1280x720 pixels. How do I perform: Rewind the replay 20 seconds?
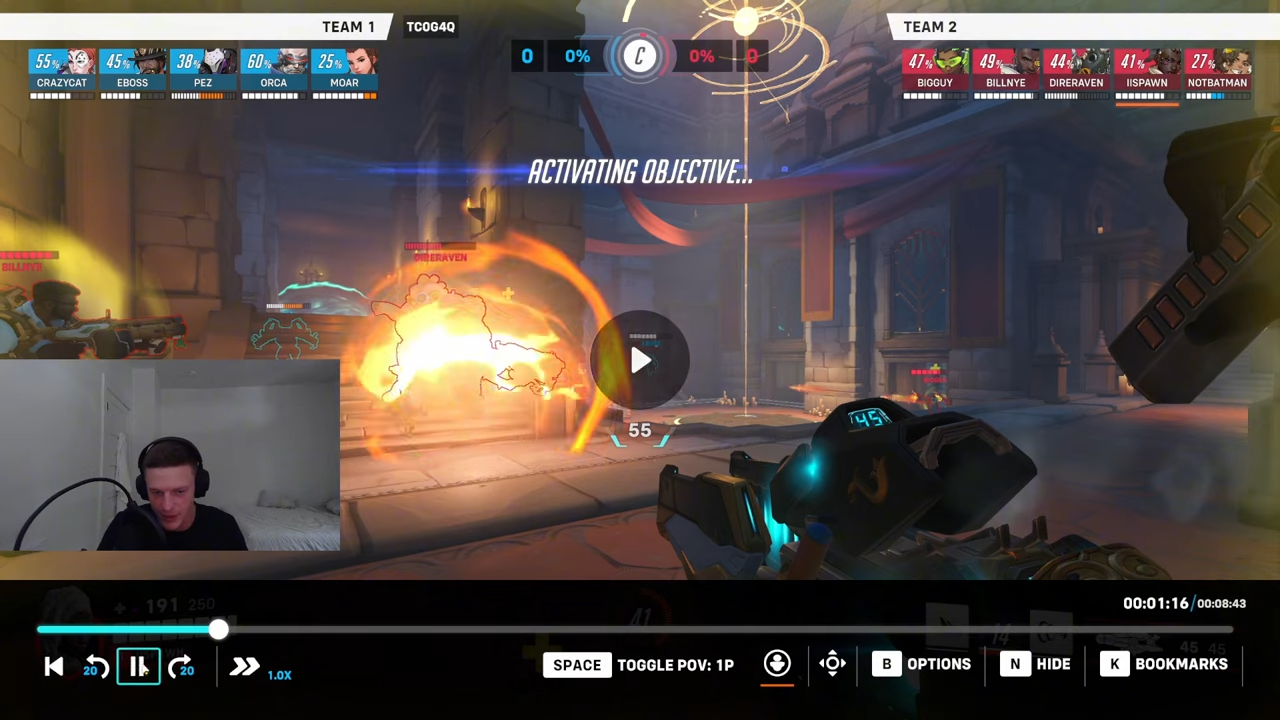coord(96,667)
